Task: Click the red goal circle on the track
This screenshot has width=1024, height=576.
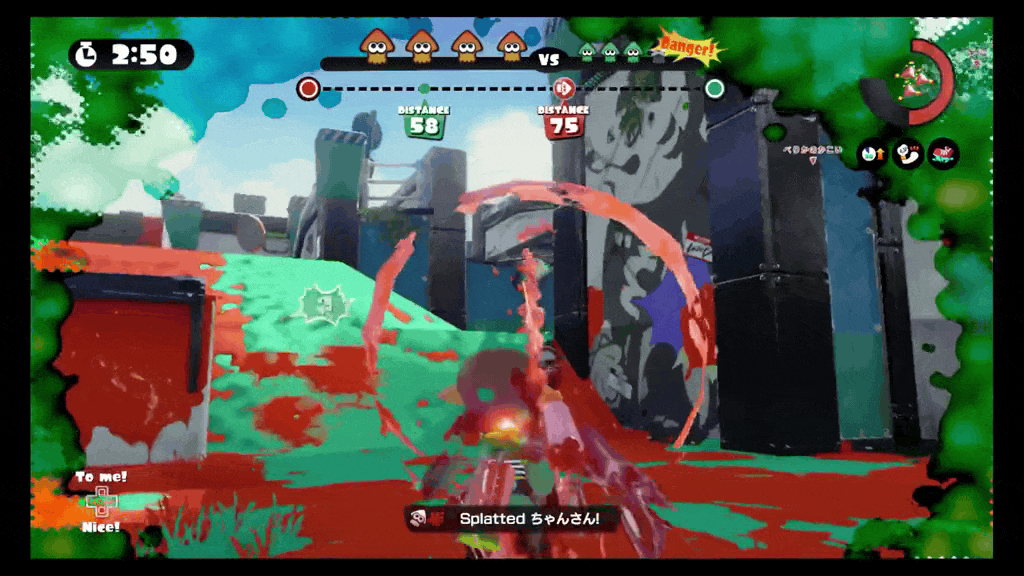Action: [308, 89]
